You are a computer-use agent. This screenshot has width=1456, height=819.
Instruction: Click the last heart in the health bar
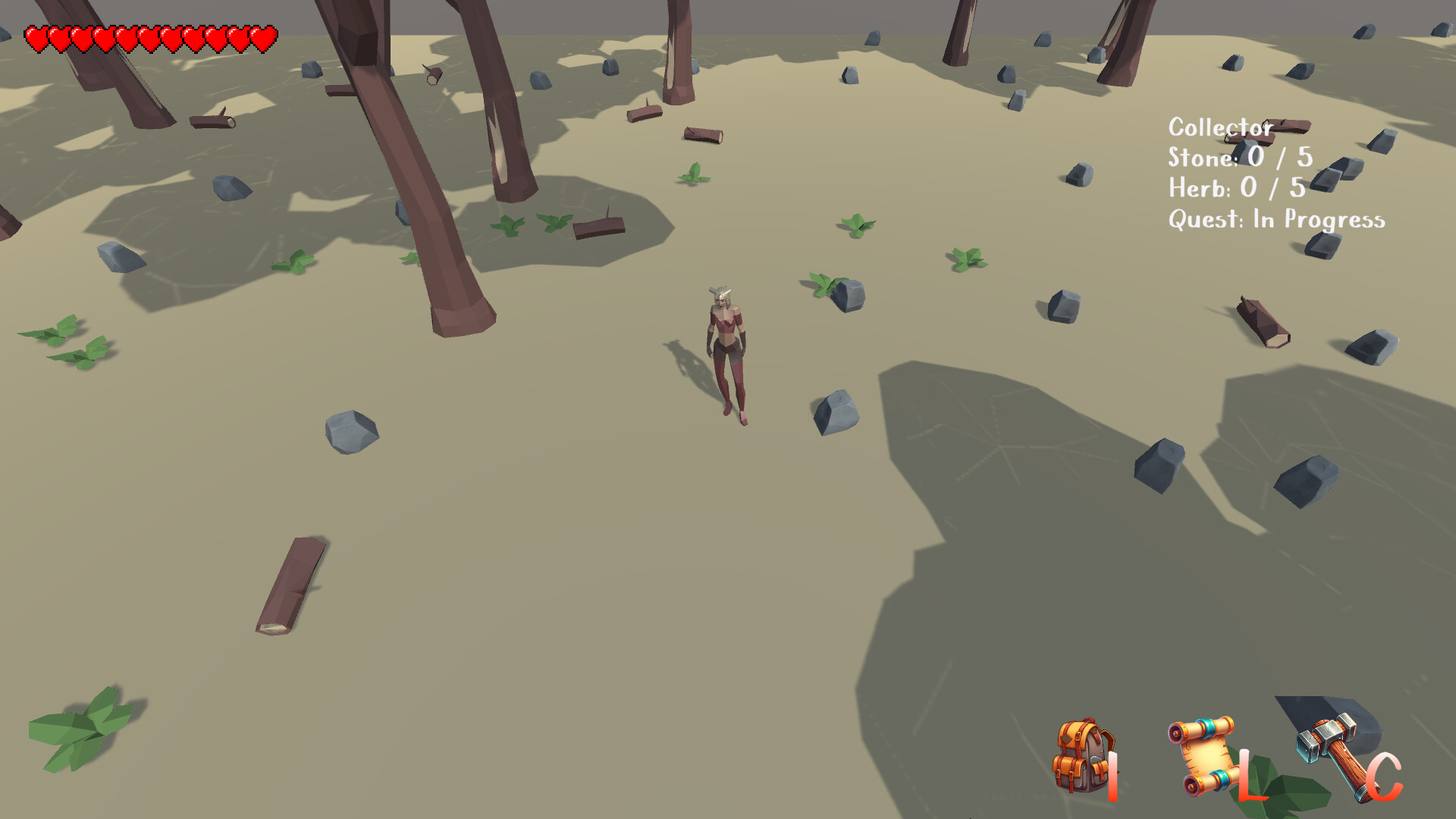262,36
